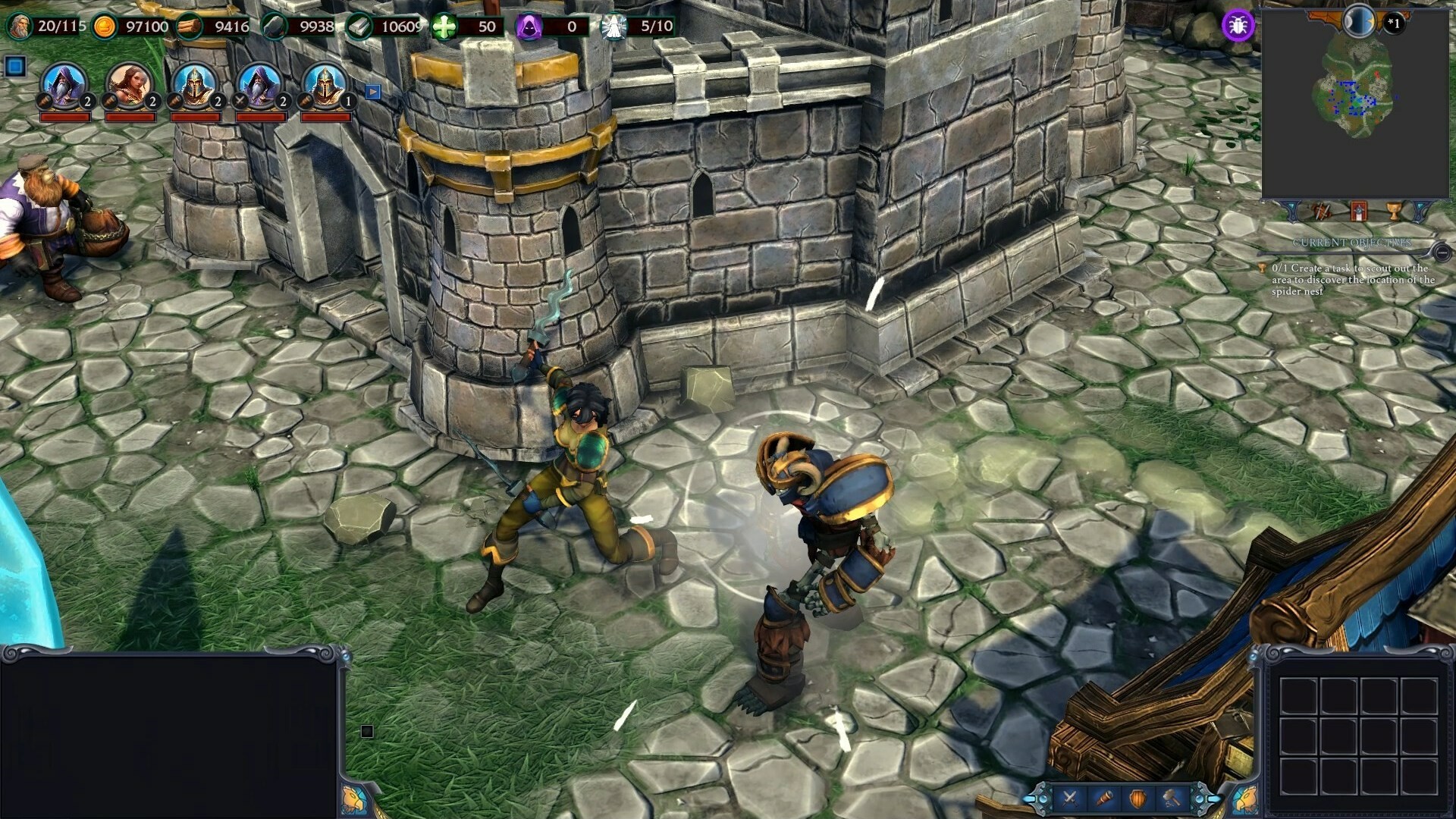Open the crossed swords tab below minimap
This screenshot has width=1456, height=819.
click(x=1322, y=212)
